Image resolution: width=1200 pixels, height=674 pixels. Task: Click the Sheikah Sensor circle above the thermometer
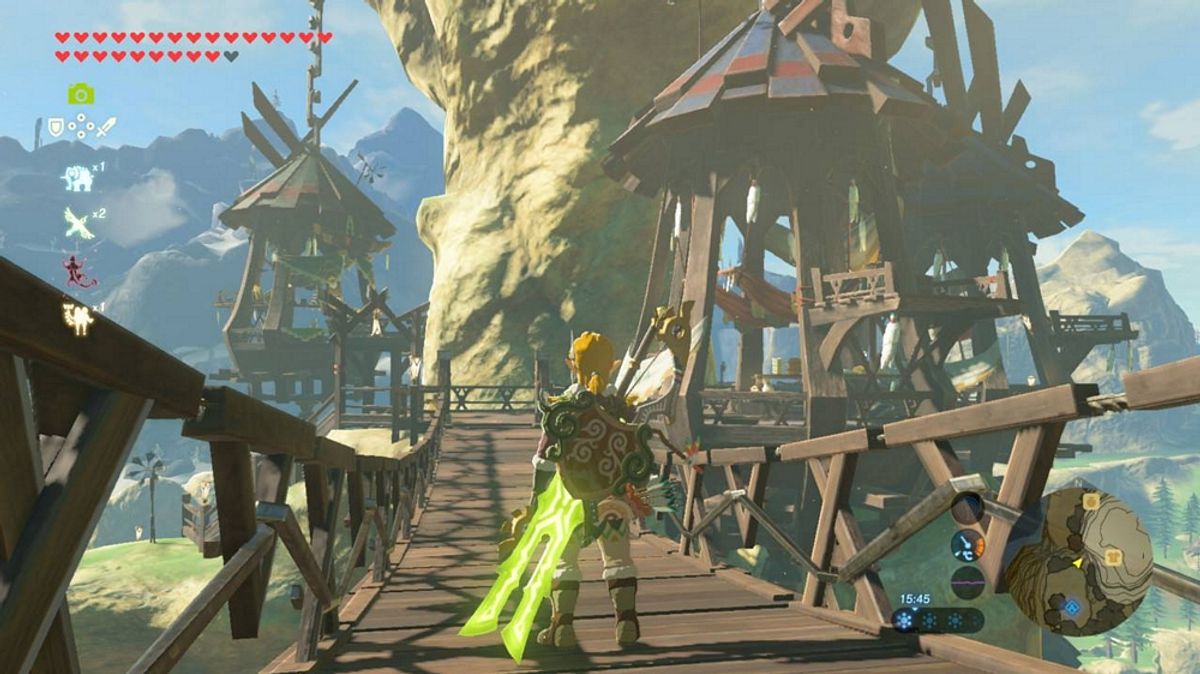[966, 509]
